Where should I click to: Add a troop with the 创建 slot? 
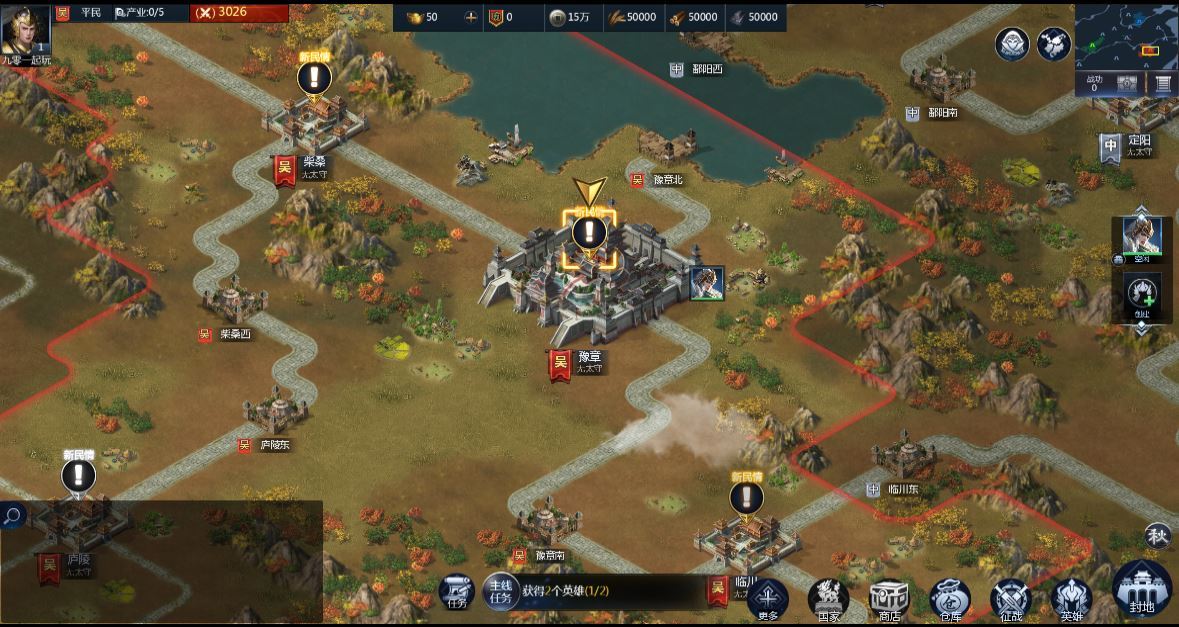[x=1142, y=294]
